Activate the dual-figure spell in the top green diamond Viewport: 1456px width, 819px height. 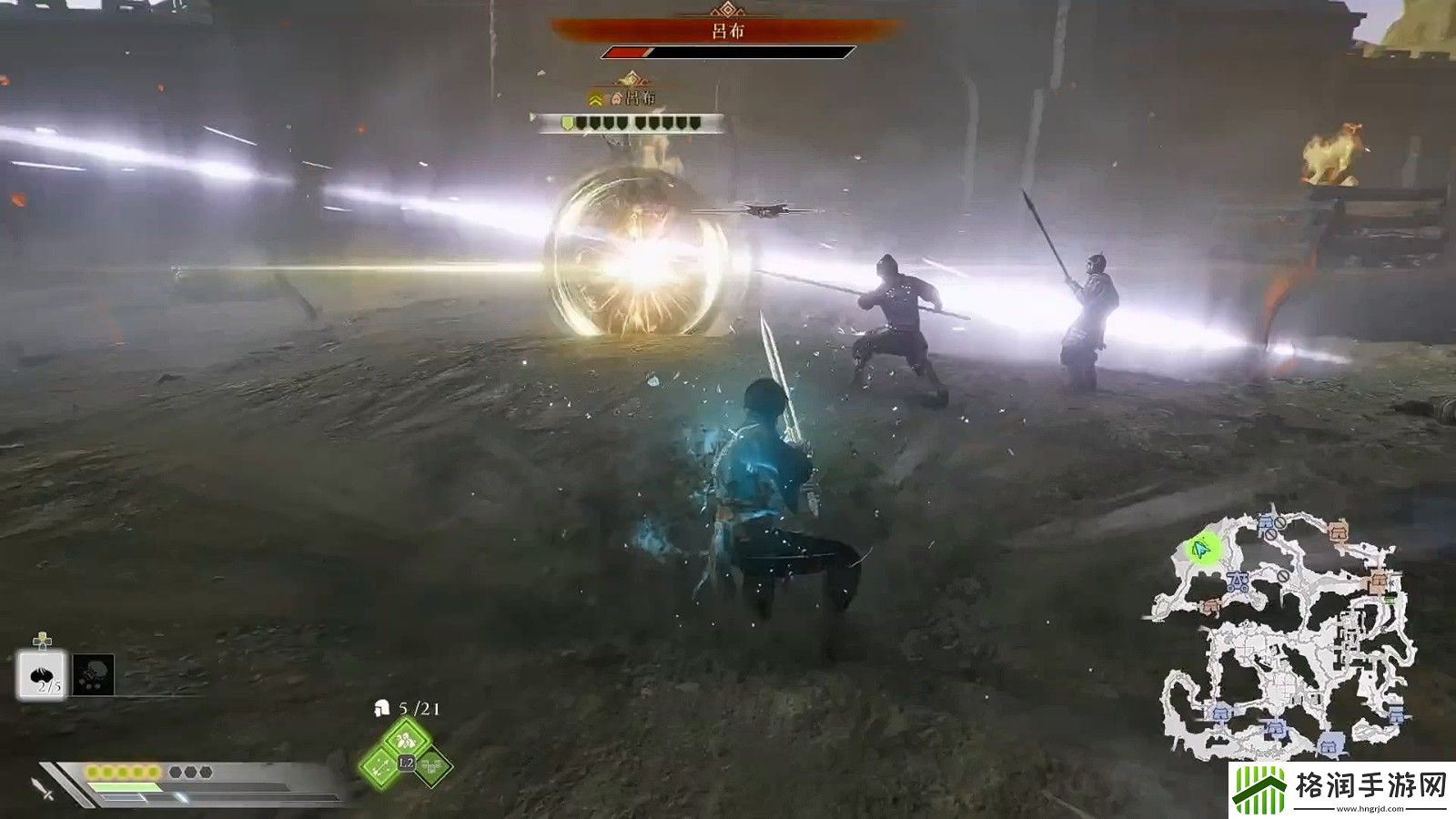click(406, 738)
